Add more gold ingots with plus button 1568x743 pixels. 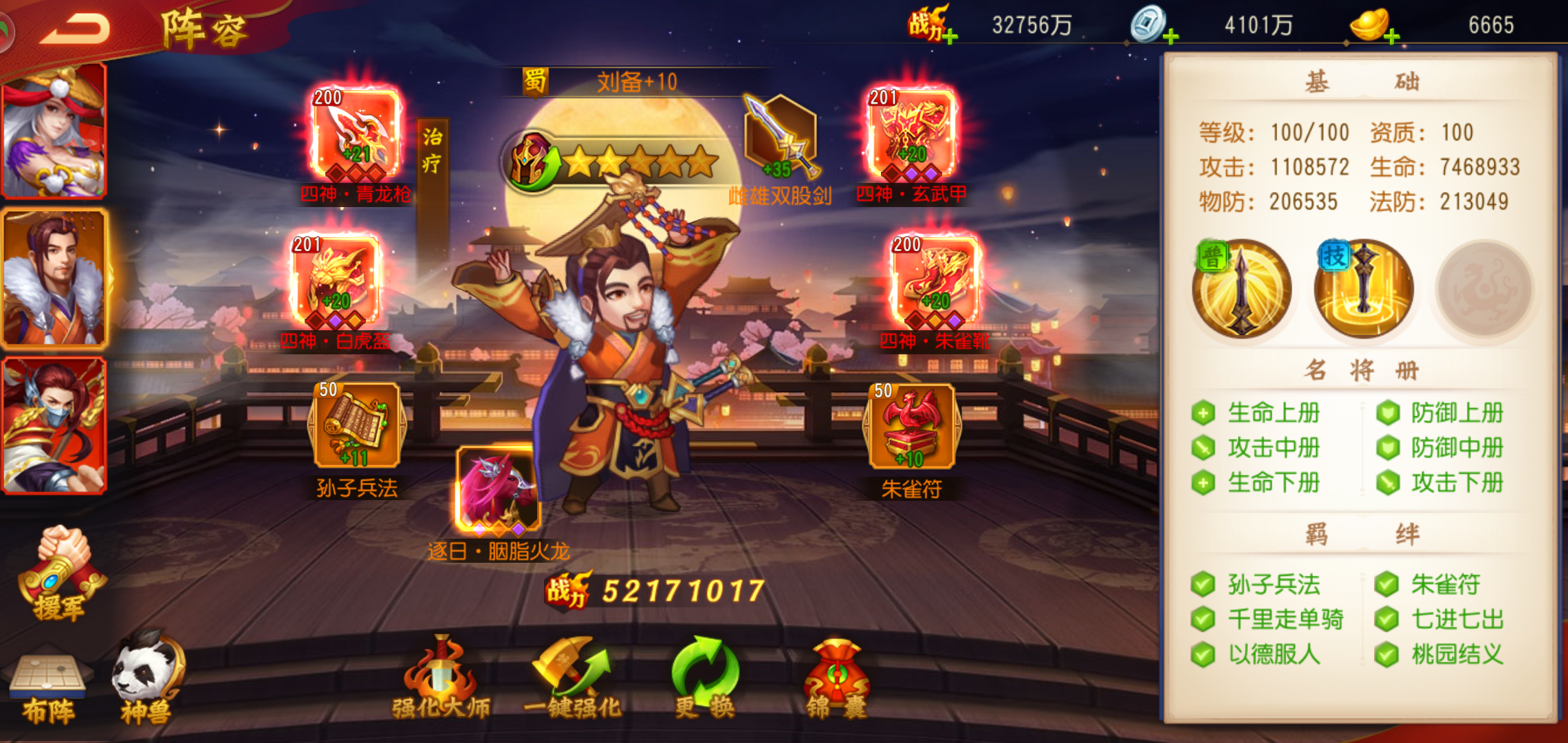[1392, 37]
